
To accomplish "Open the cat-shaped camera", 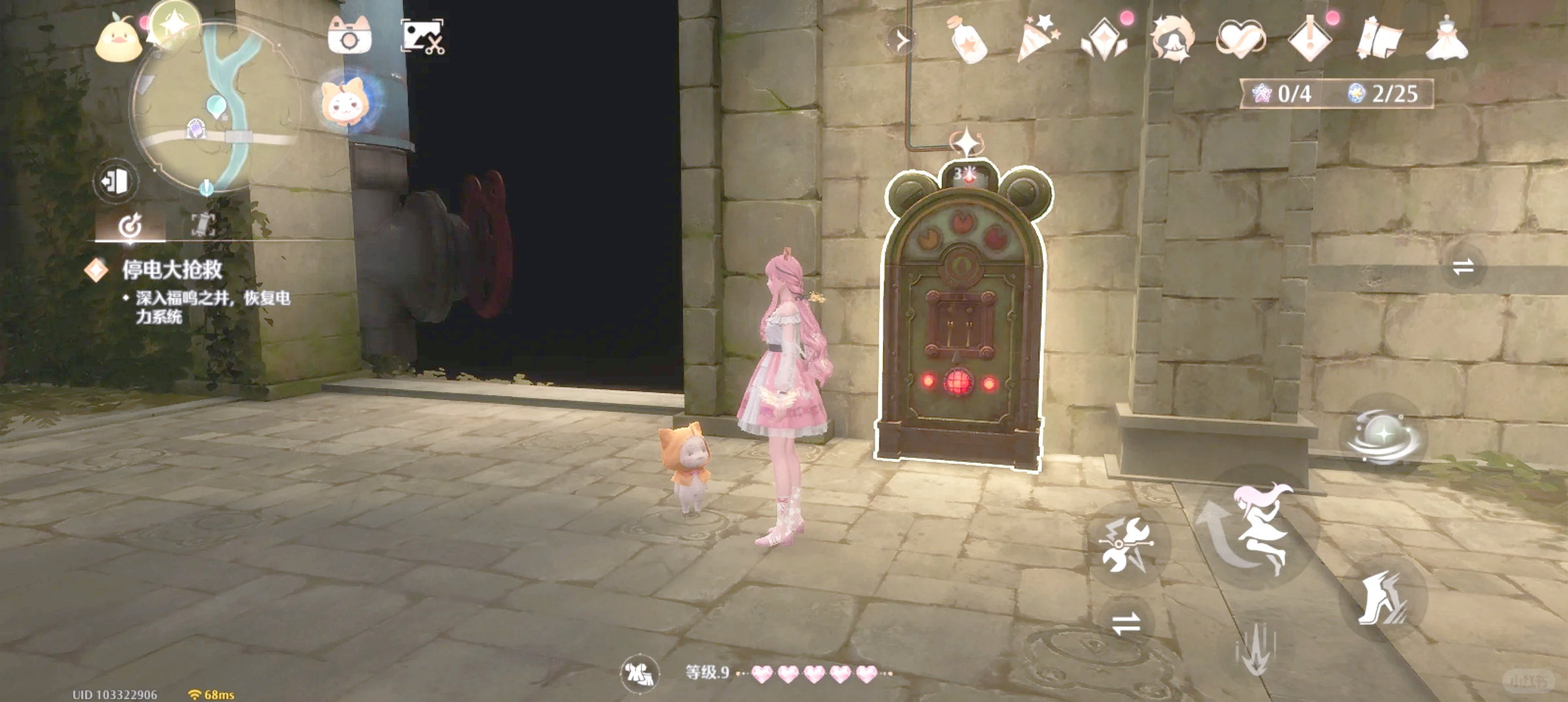I will point(350,37).
